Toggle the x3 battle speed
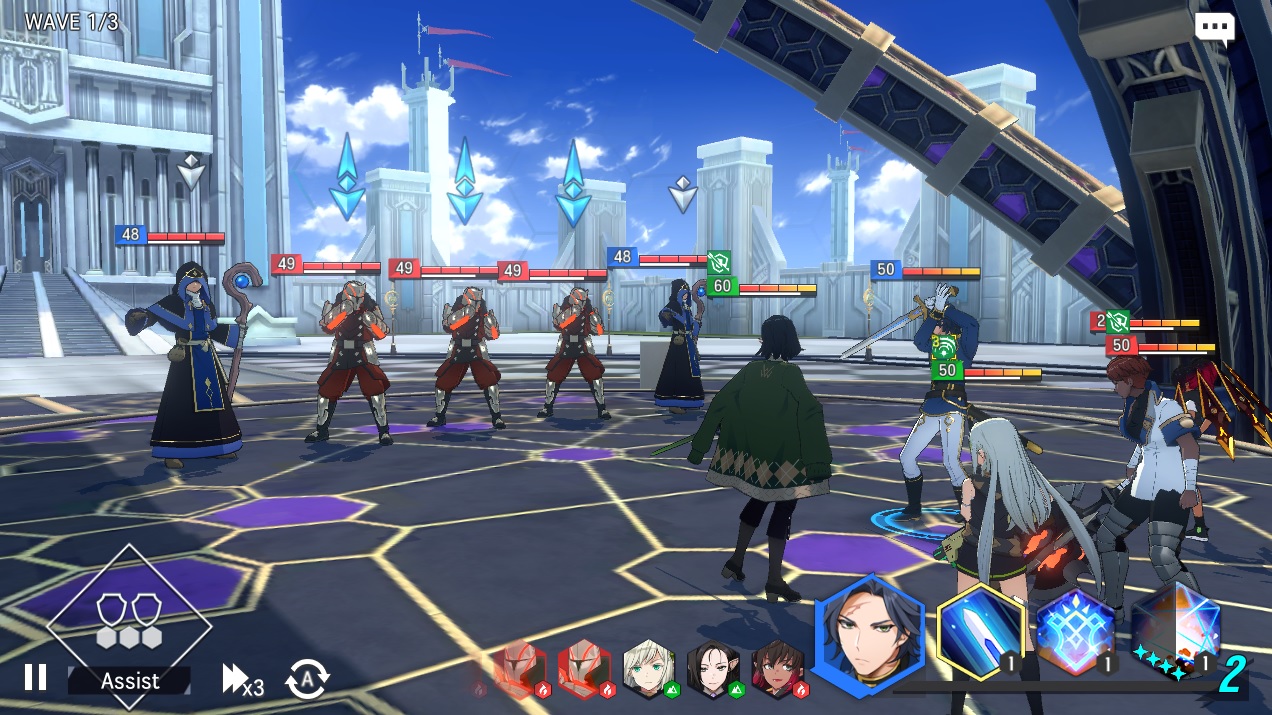The image size is (1272, 715). 242,680
